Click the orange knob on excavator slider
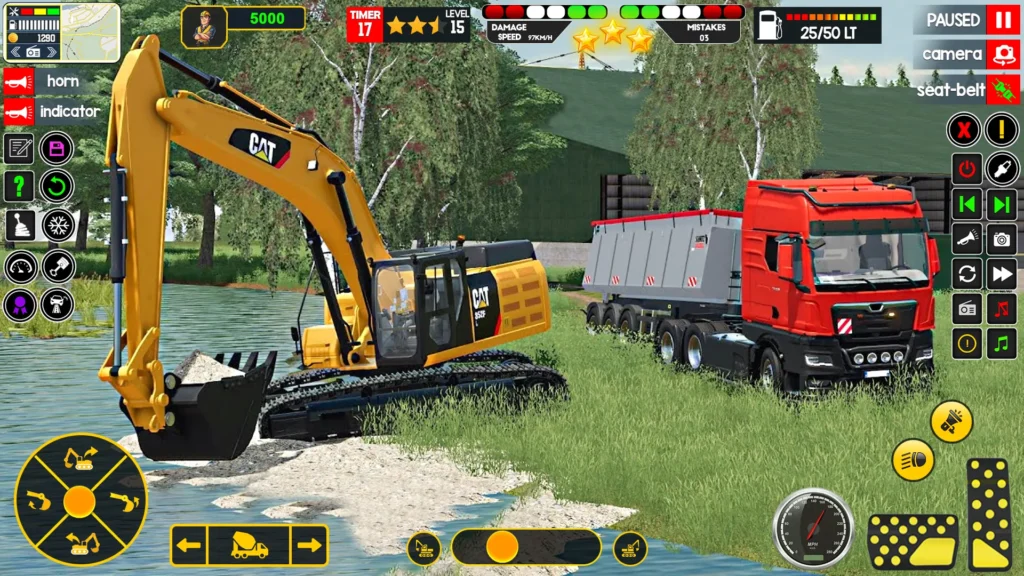 coord(502,546)
